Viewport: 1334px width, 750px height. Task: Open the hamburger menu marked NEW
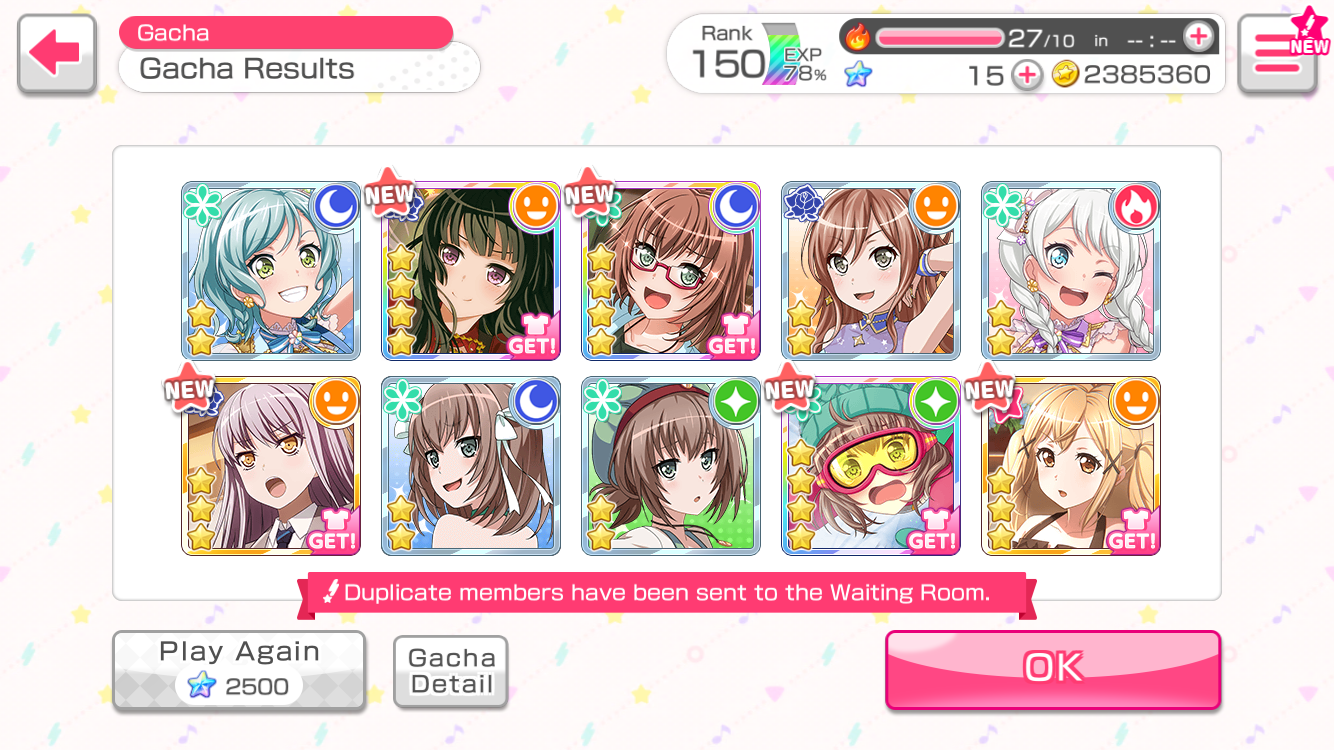[x=1276, y=54]
